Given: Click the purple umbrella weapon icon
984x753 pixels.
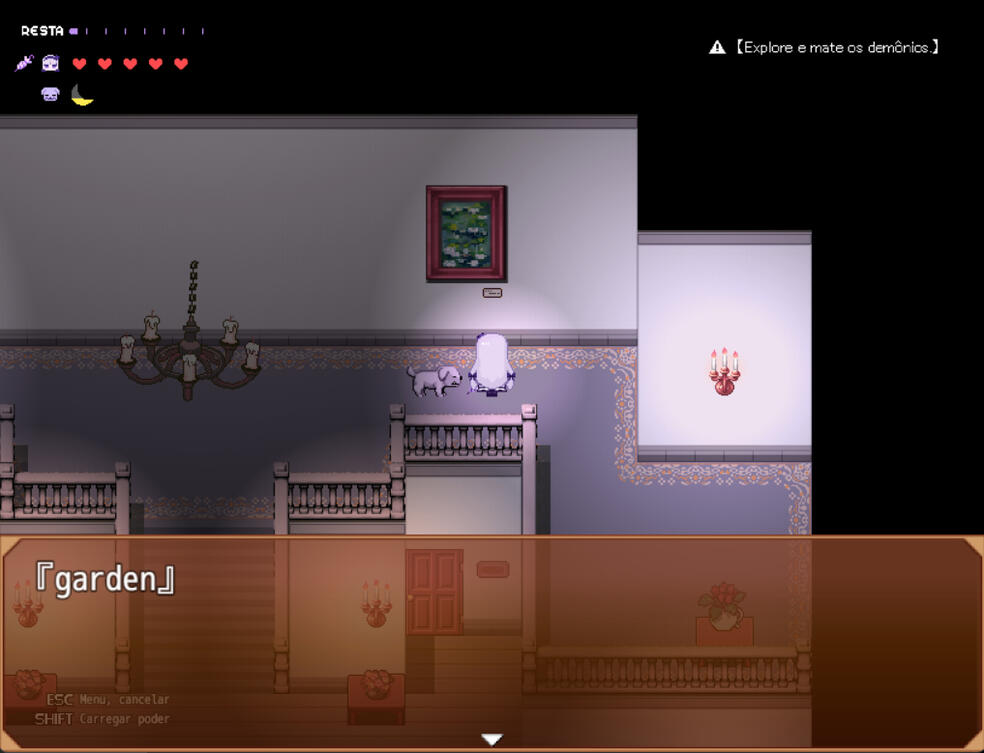Looking at the screenshot, I should (24, 63).
